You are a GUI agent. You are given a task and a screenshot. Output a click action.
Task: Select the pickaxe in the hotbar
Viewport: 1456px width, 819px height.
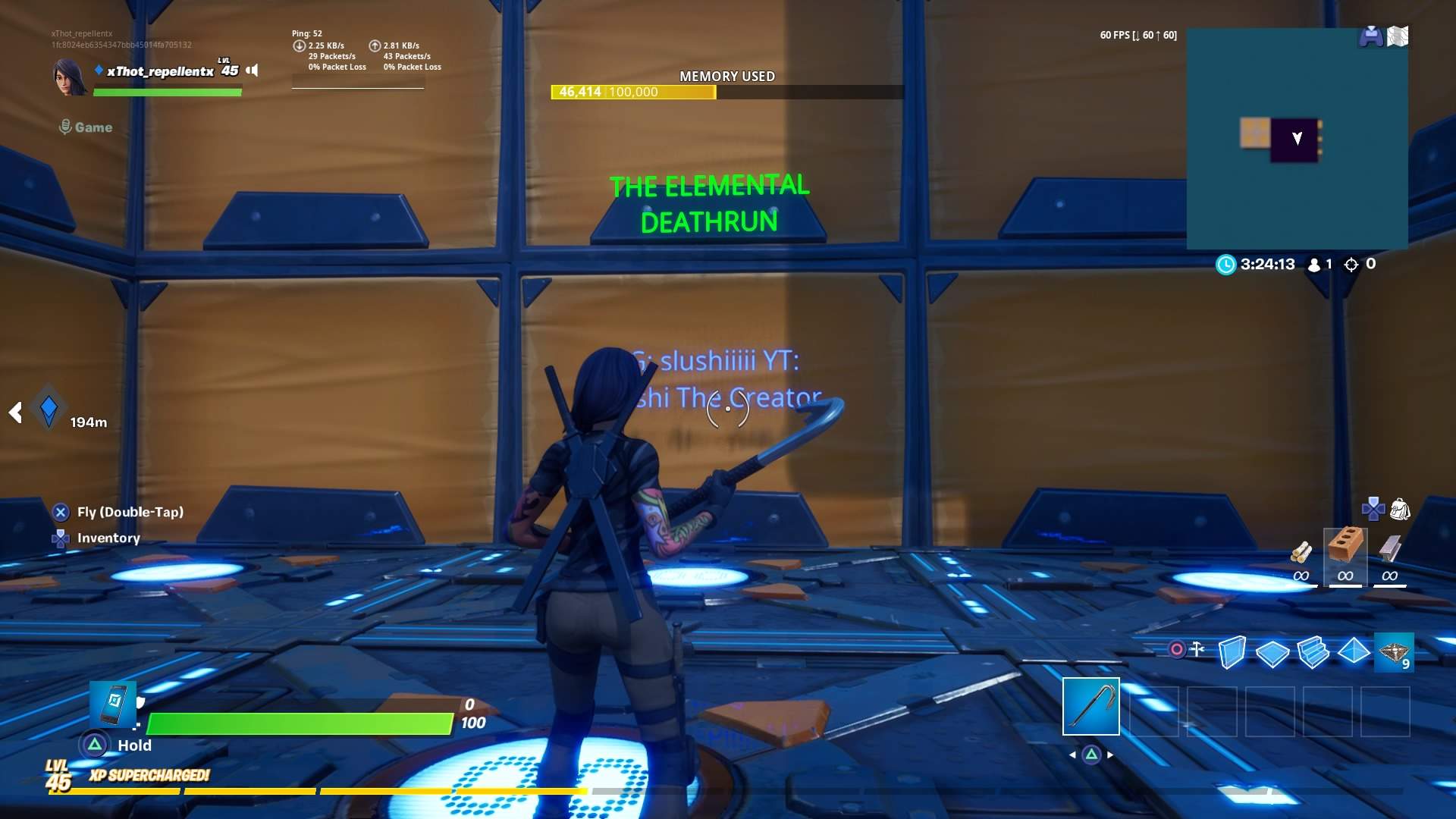[1090, 707]
